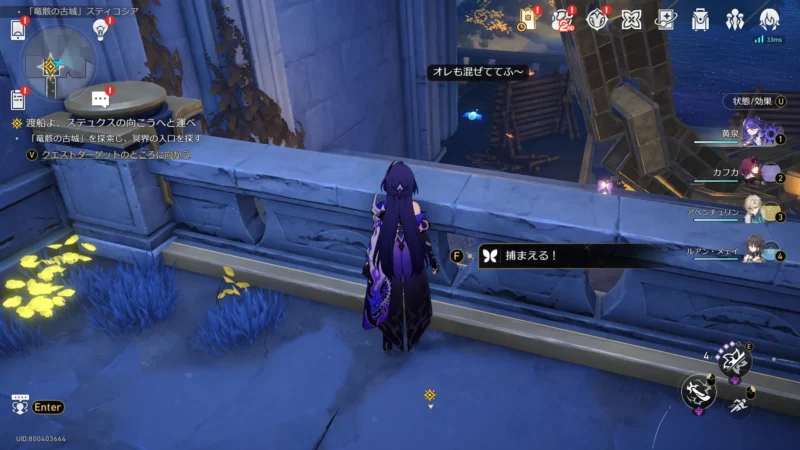Open the four-petal star icon

click(631, 19)
